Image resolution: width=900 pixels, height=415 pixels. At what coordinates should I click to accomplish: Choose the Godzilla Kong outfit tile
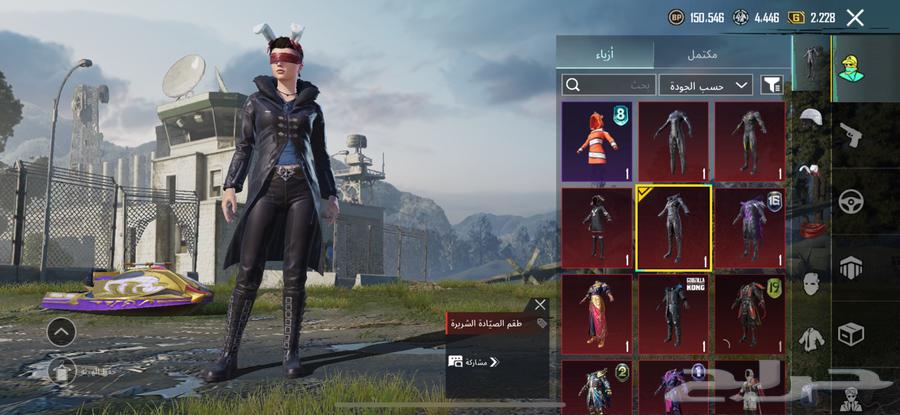tap(675, 313)
